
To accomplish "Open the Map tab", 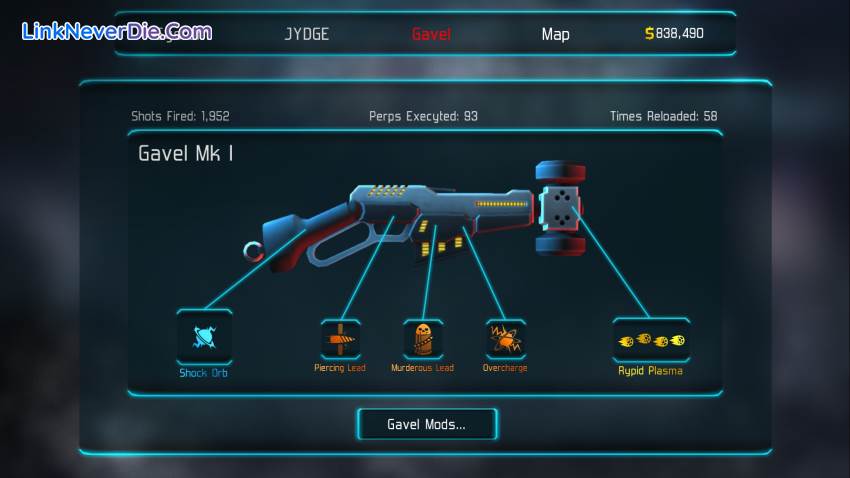I will (555, 34).
